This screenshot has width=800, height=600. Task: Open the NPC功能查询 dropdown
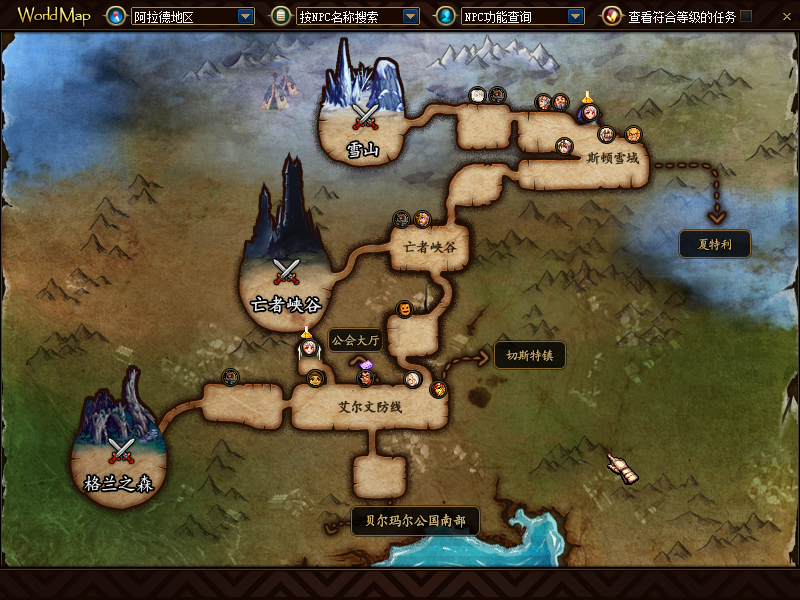pyautogui.click(x=575, y=17)
